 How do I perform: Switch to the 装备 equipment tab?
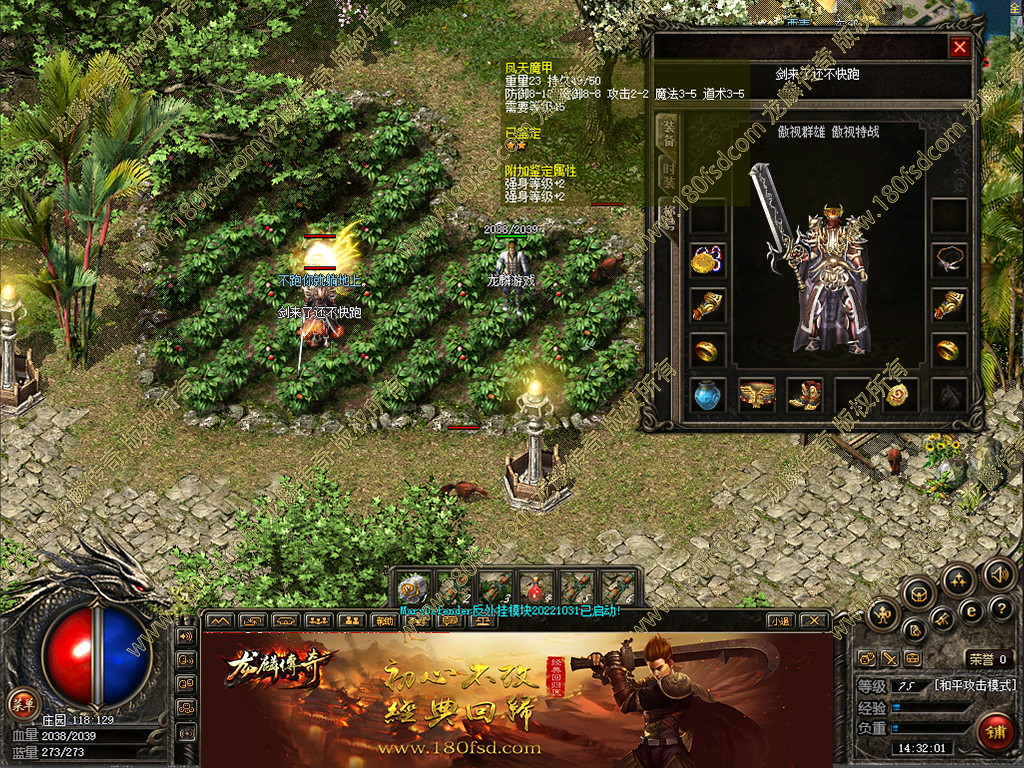tap(666, 134)
